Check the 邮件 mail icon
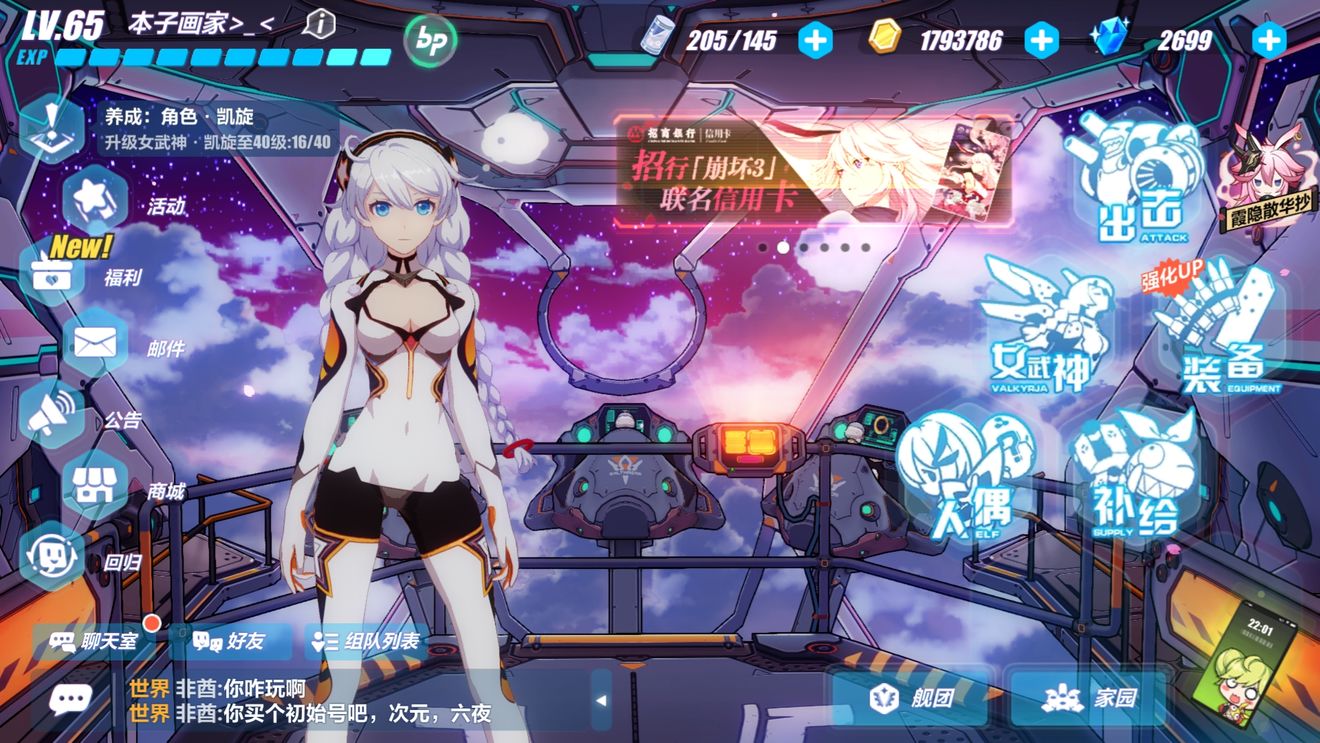Viewport: 1320px width, 743px height. tap(95, 345)
